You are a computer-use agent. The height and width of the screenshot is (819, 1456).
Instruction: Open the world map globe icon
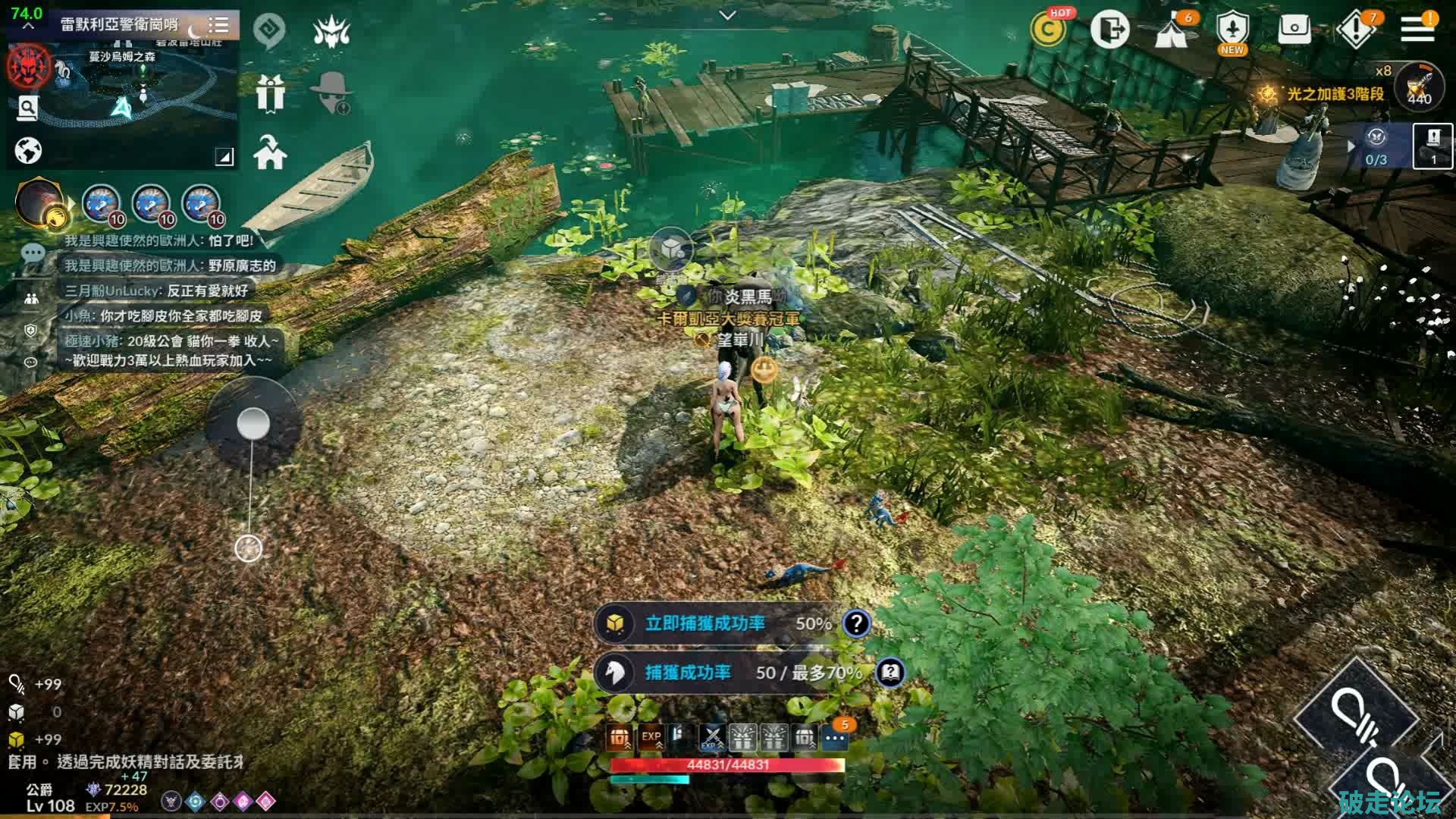(x=28, y=151)
